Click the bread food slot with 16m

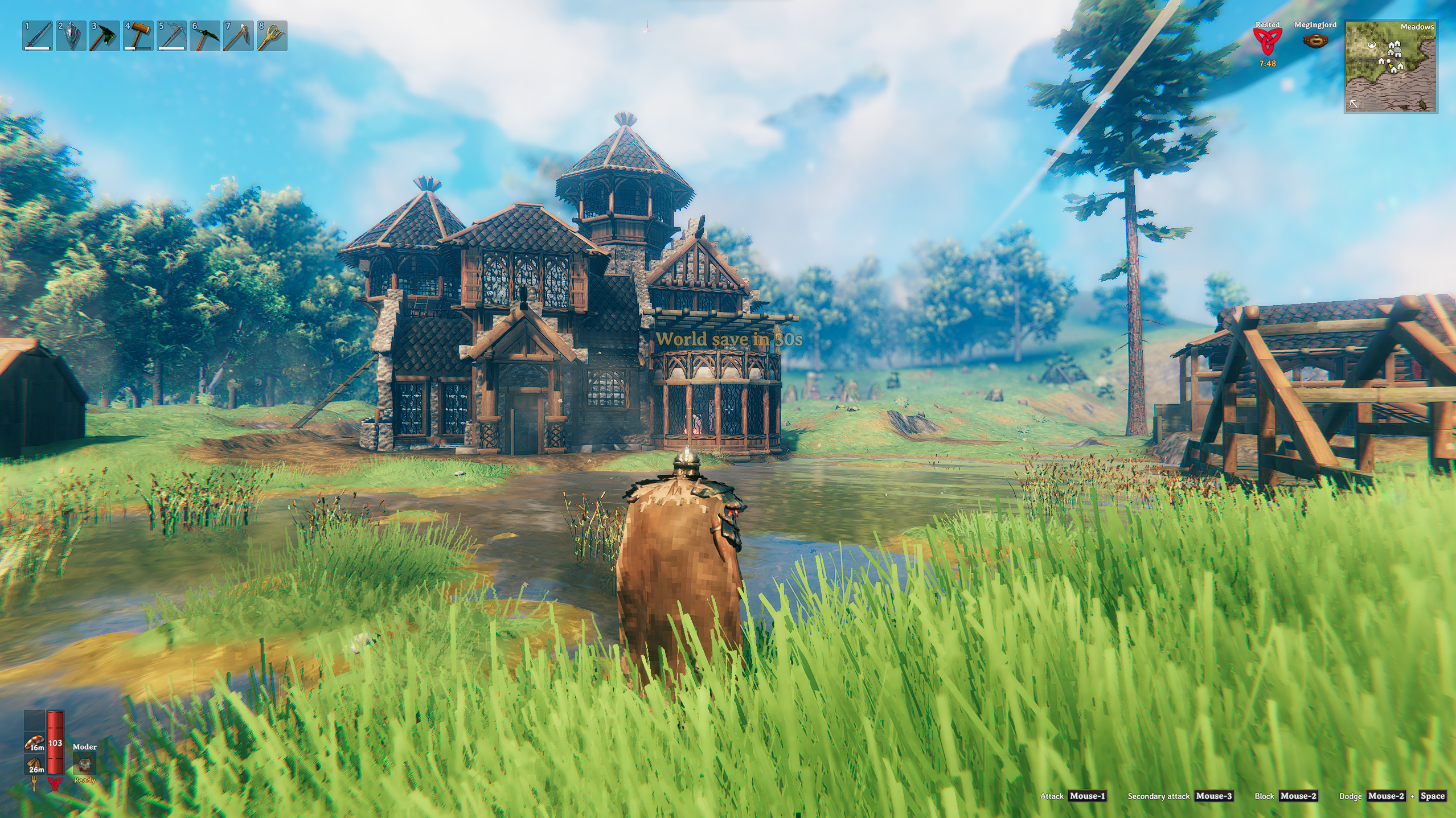coord(35,742)
